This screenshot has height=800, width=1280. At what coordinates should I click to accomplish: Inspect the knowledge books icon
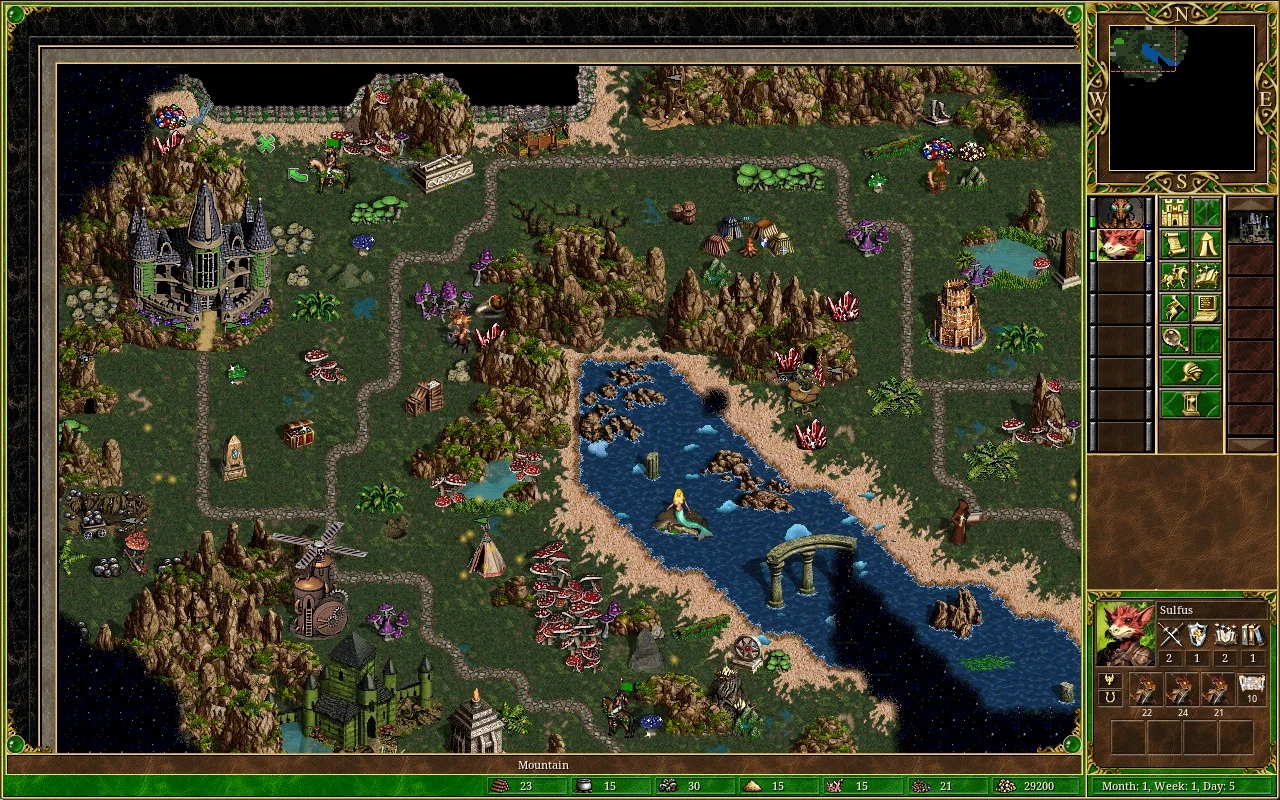[1252, 634]
